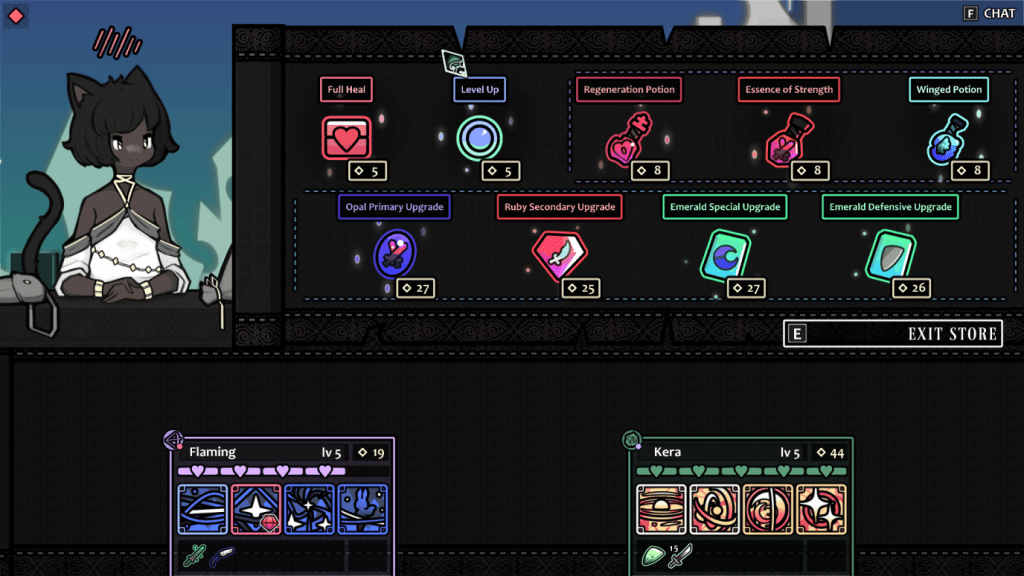Buy the Ruby Secondary Upgrade gem

pyautogui.click(x=557, y=255)
